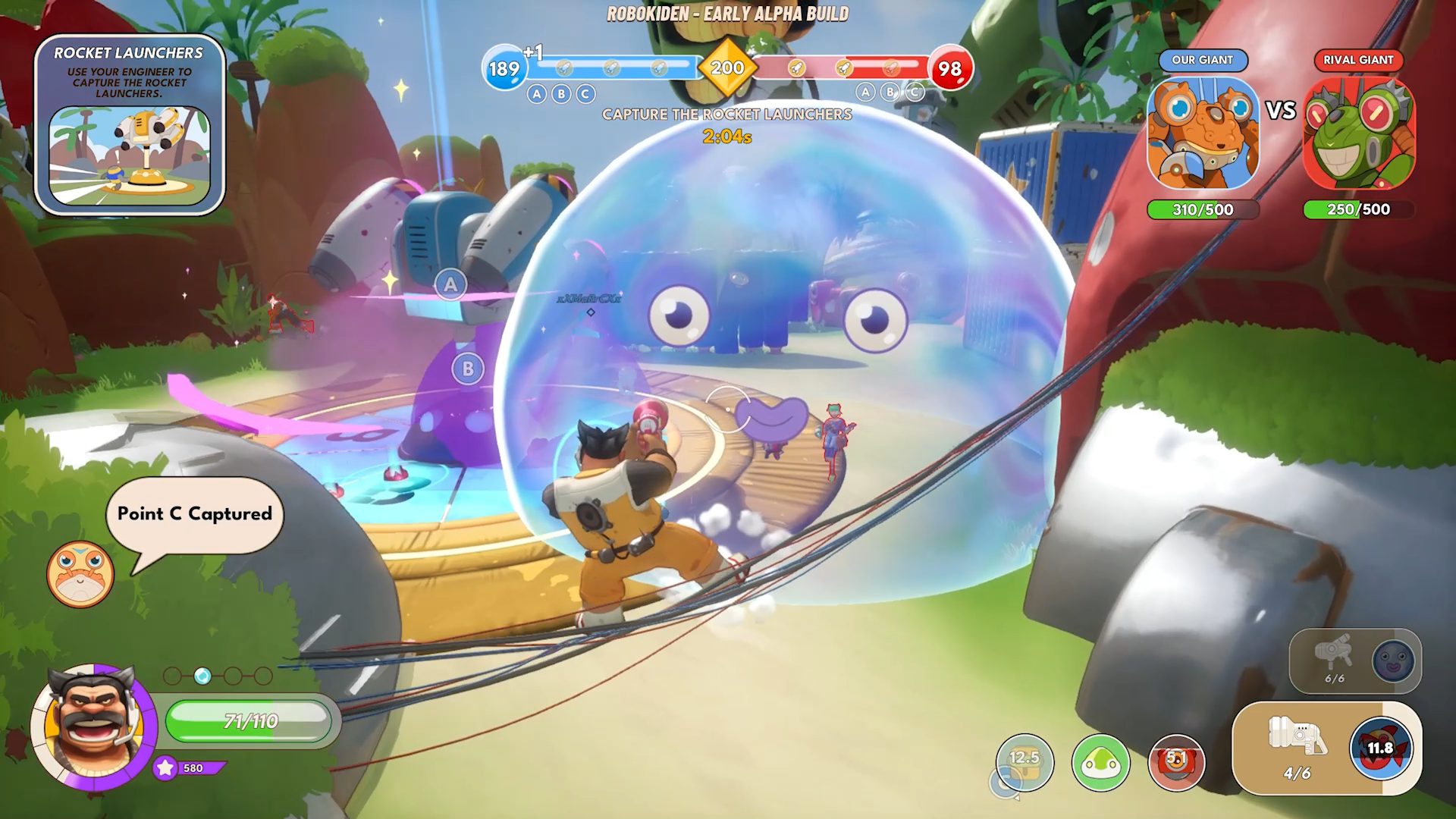
Task: Click the announcer avatar beside Point C Captured
Action: click(x=80, y=574)
